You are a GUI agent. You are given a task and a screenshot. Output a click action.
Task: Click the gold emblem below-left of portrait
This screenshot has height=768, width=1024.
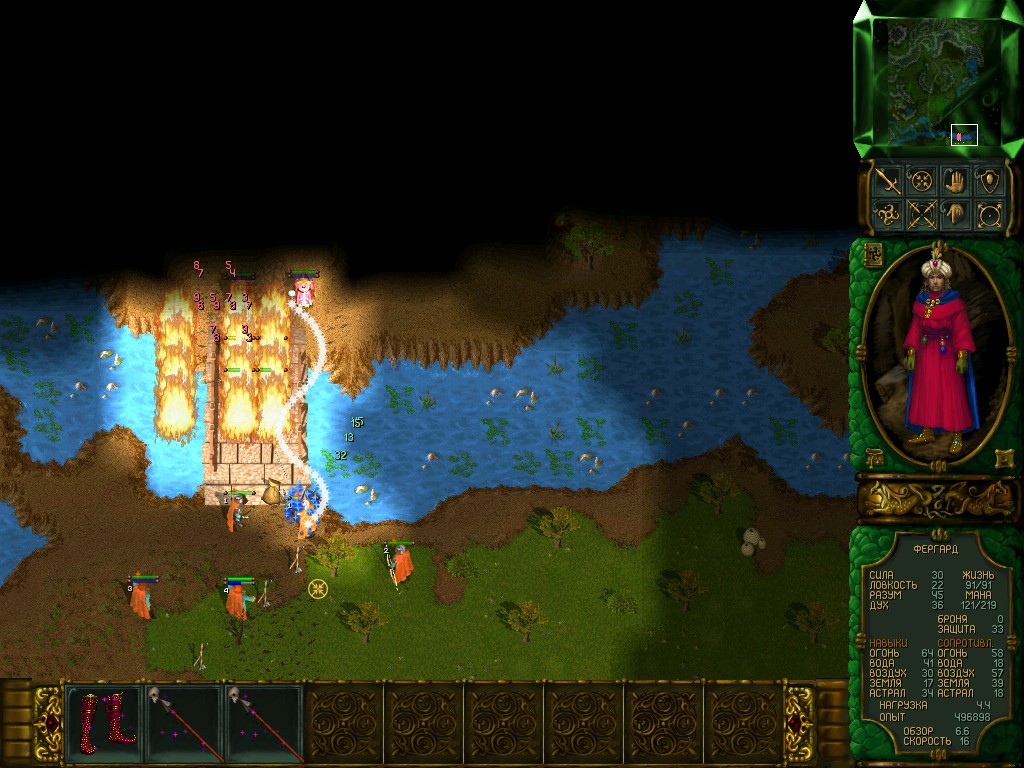click(x=873, y=458)
